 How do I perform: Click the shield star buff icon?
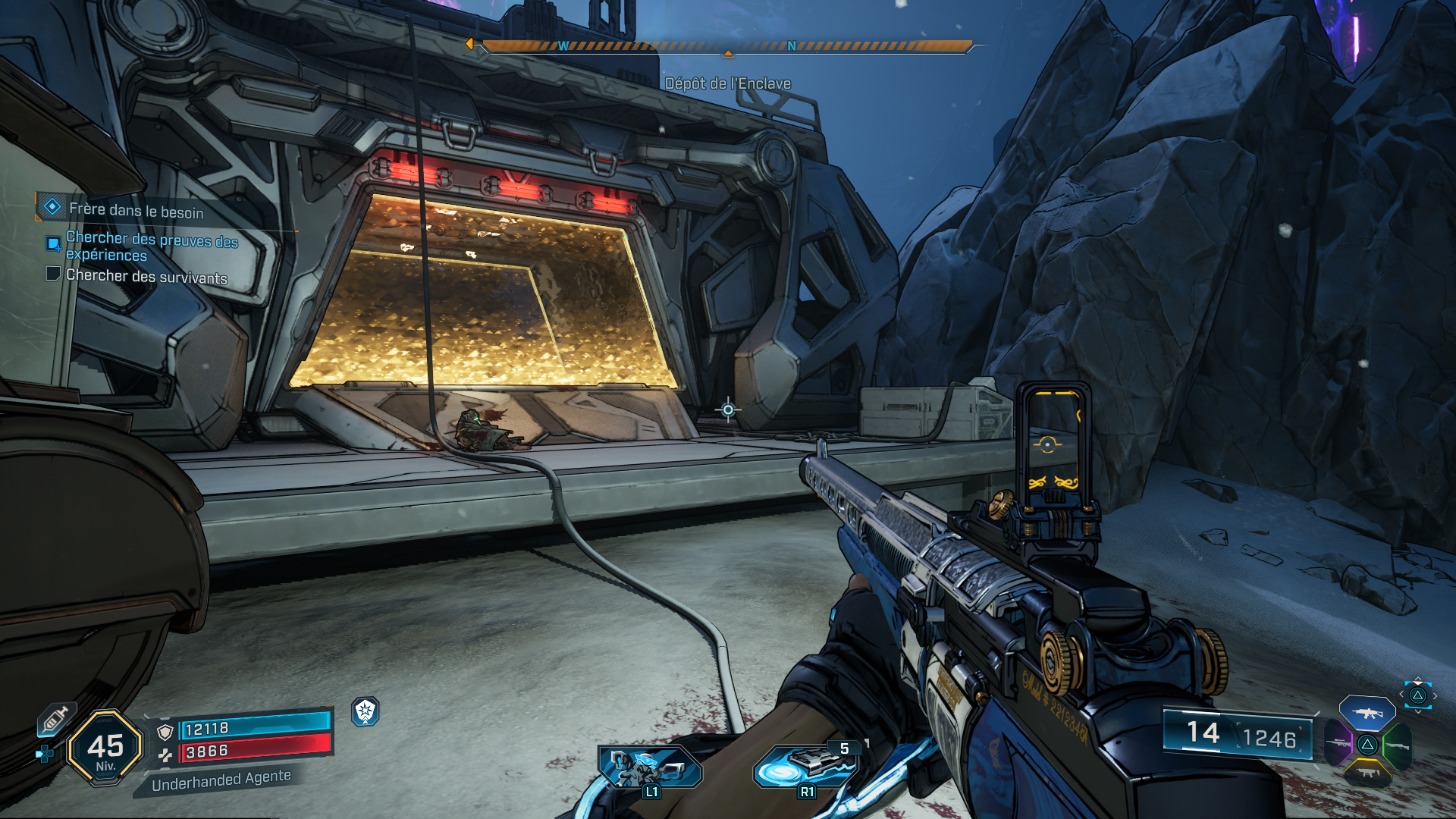coord(366,711)
